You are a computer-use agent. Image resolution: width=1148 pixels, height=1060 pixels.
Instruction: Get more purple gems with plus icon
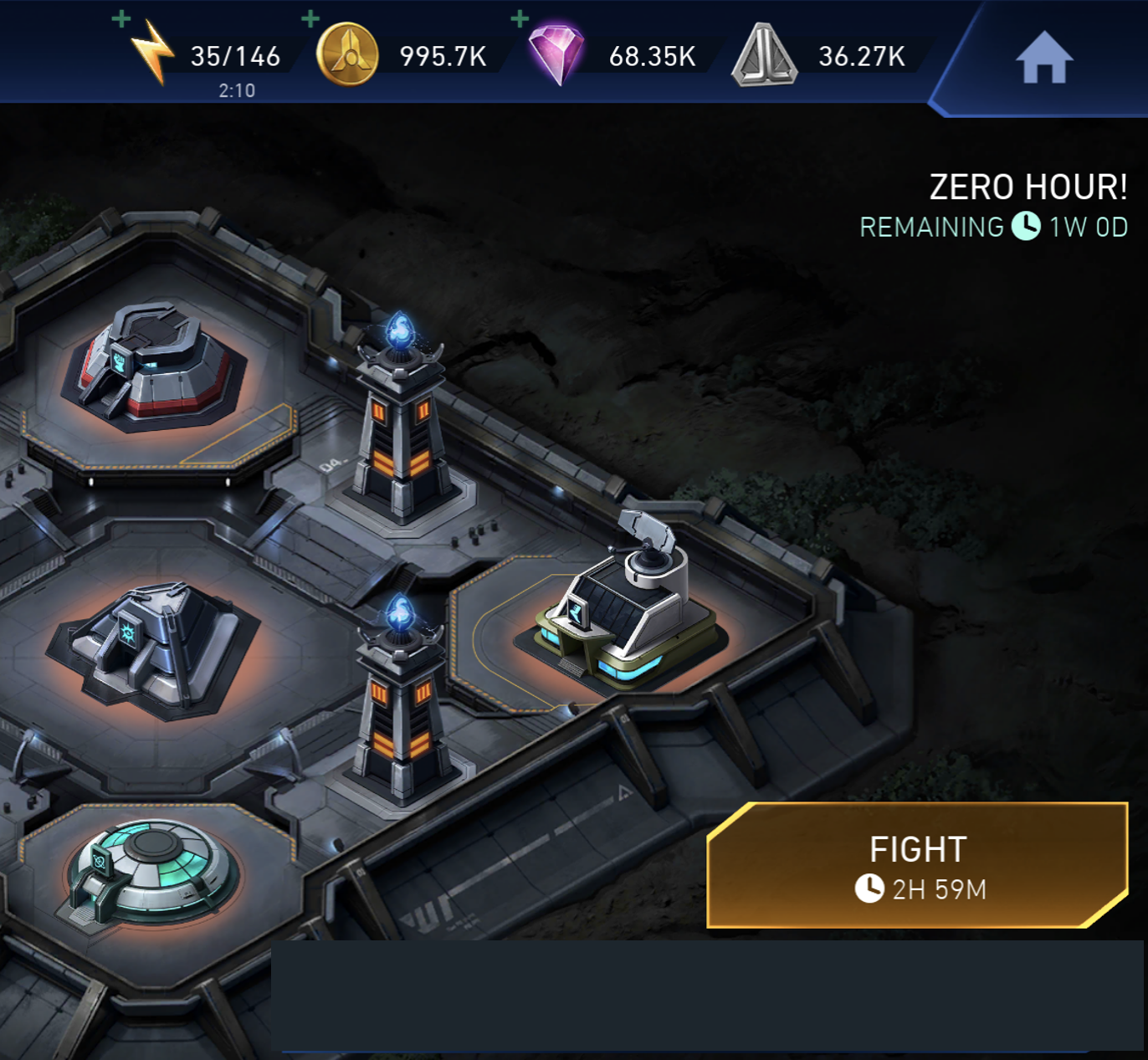520,19
